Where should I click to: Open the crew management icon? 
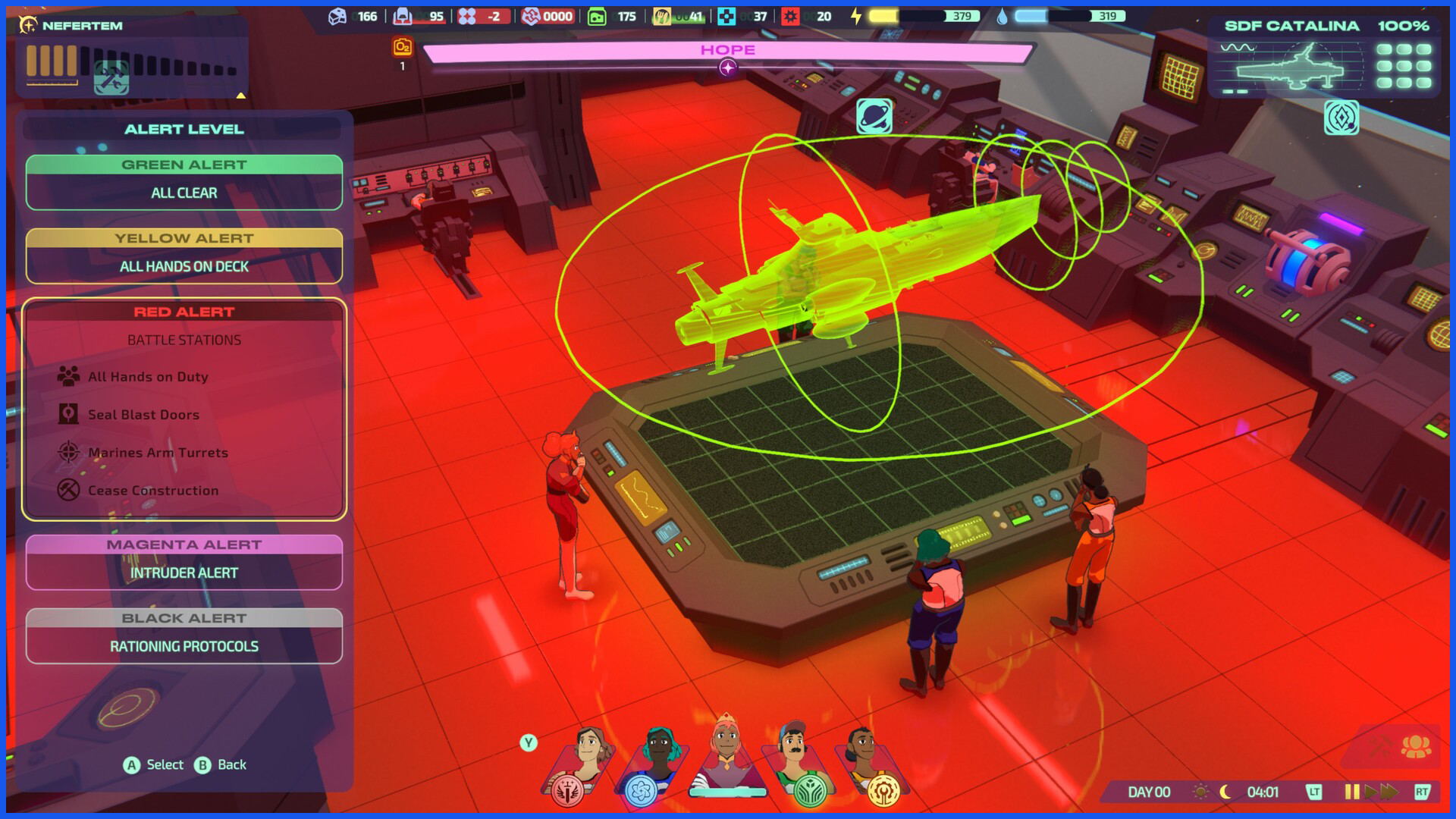click(x=1415, y=748)
